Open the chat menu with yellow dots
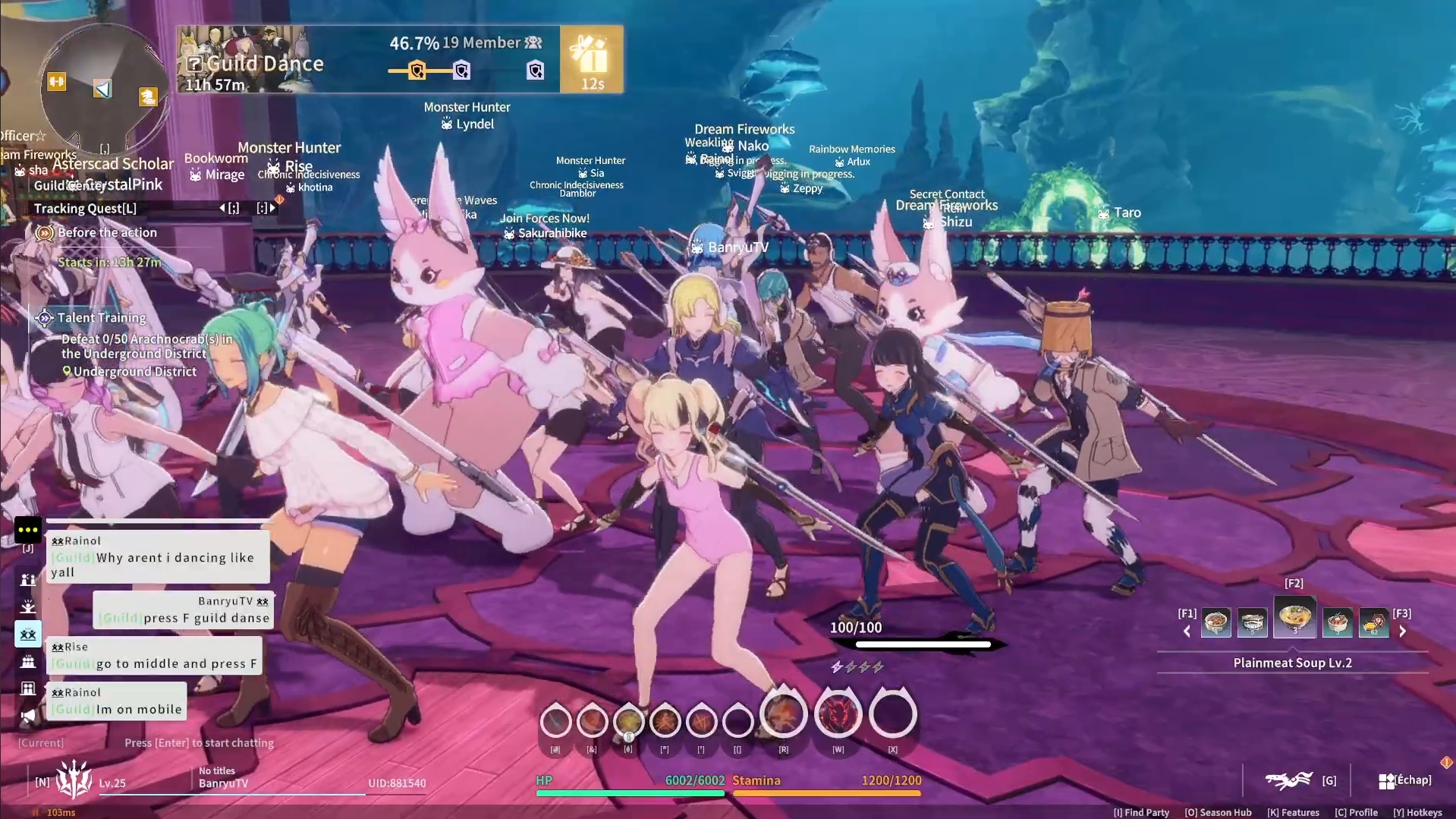The height and width of the screenshot is (819, 1456). point(28,530)
